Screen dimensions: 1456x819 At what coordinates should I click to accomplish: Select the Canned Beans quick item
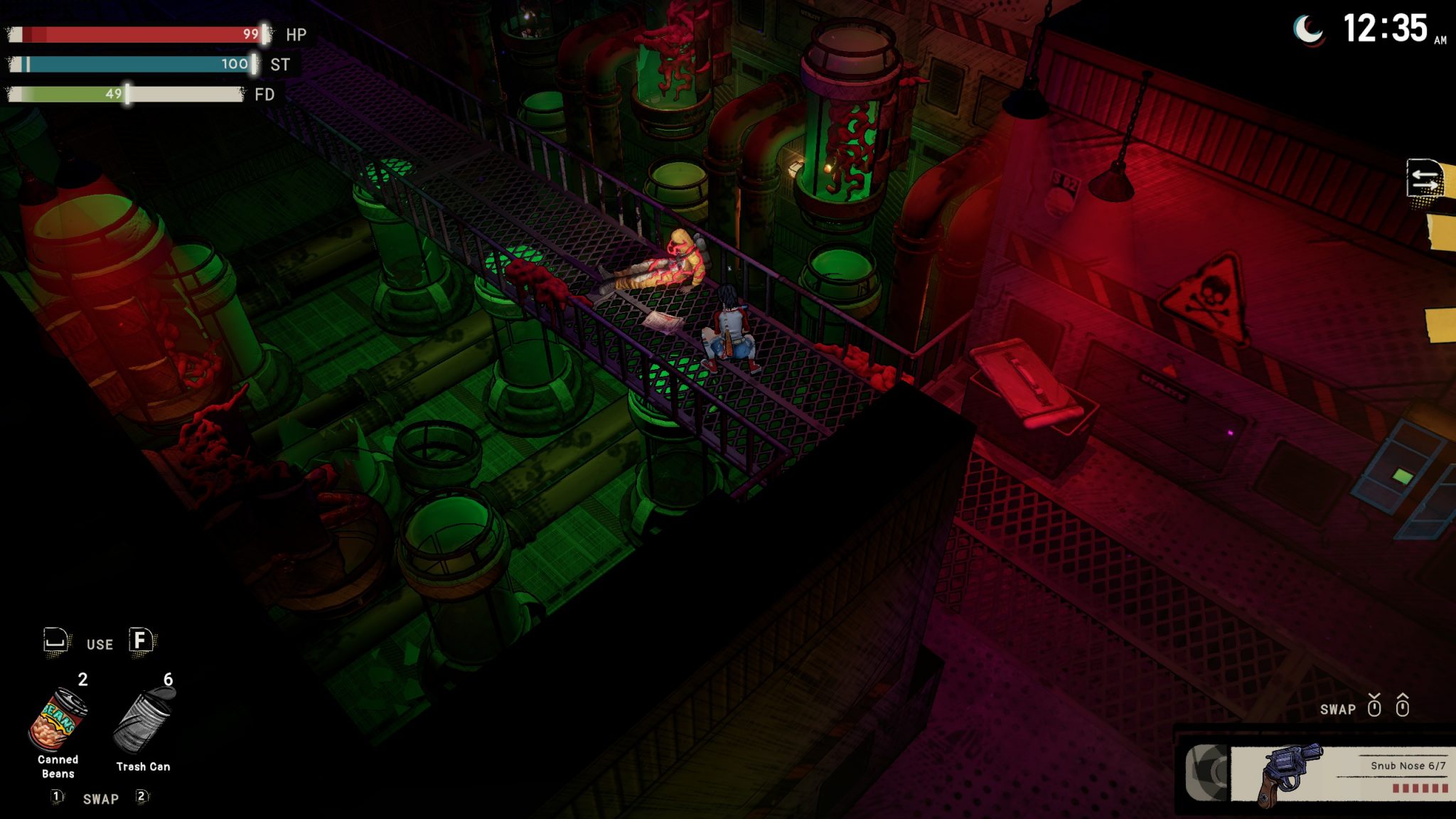click(x=58, y=721)
